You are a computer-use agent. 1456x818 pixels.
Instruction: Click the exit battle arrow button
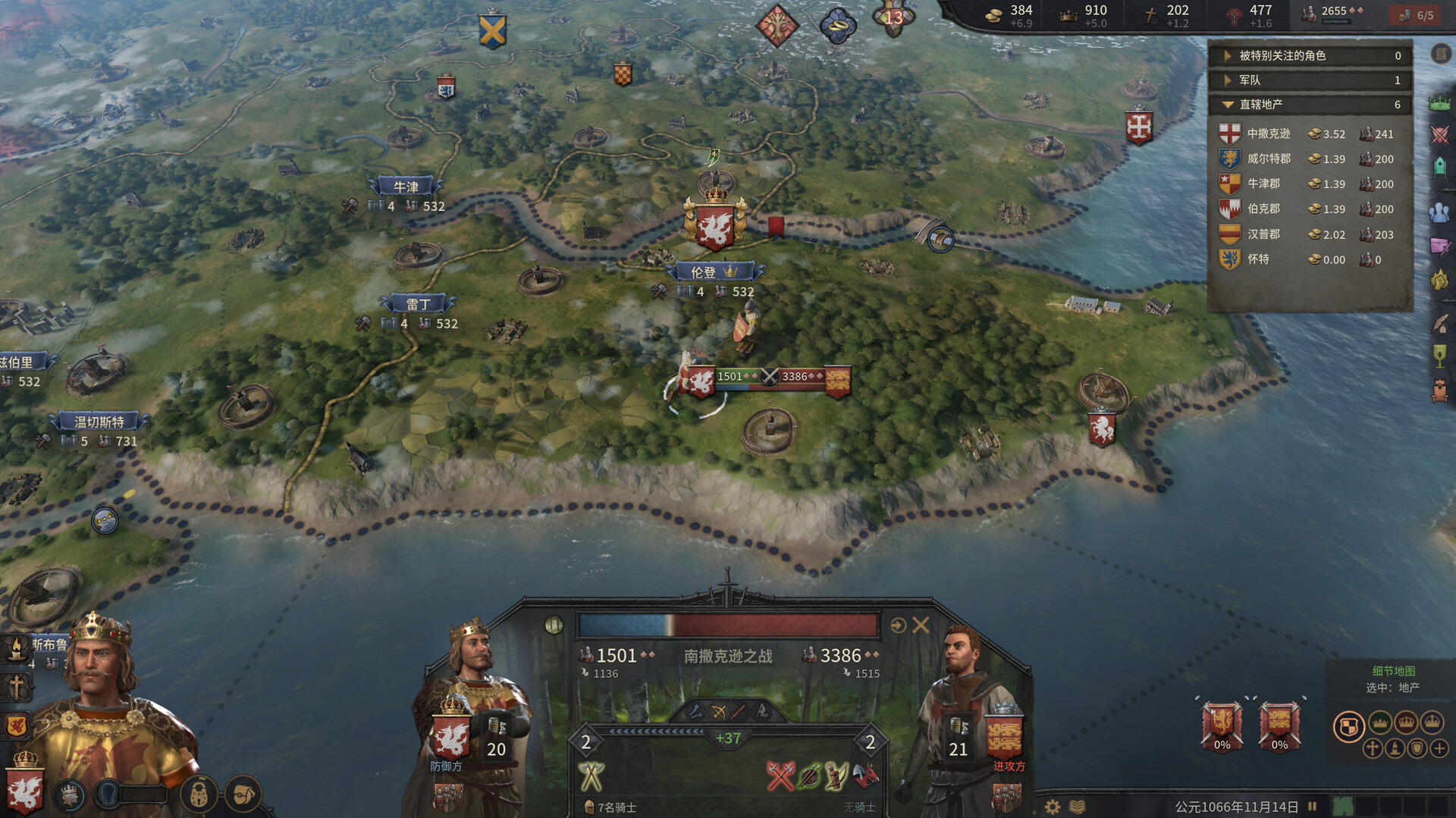point(899,625)
